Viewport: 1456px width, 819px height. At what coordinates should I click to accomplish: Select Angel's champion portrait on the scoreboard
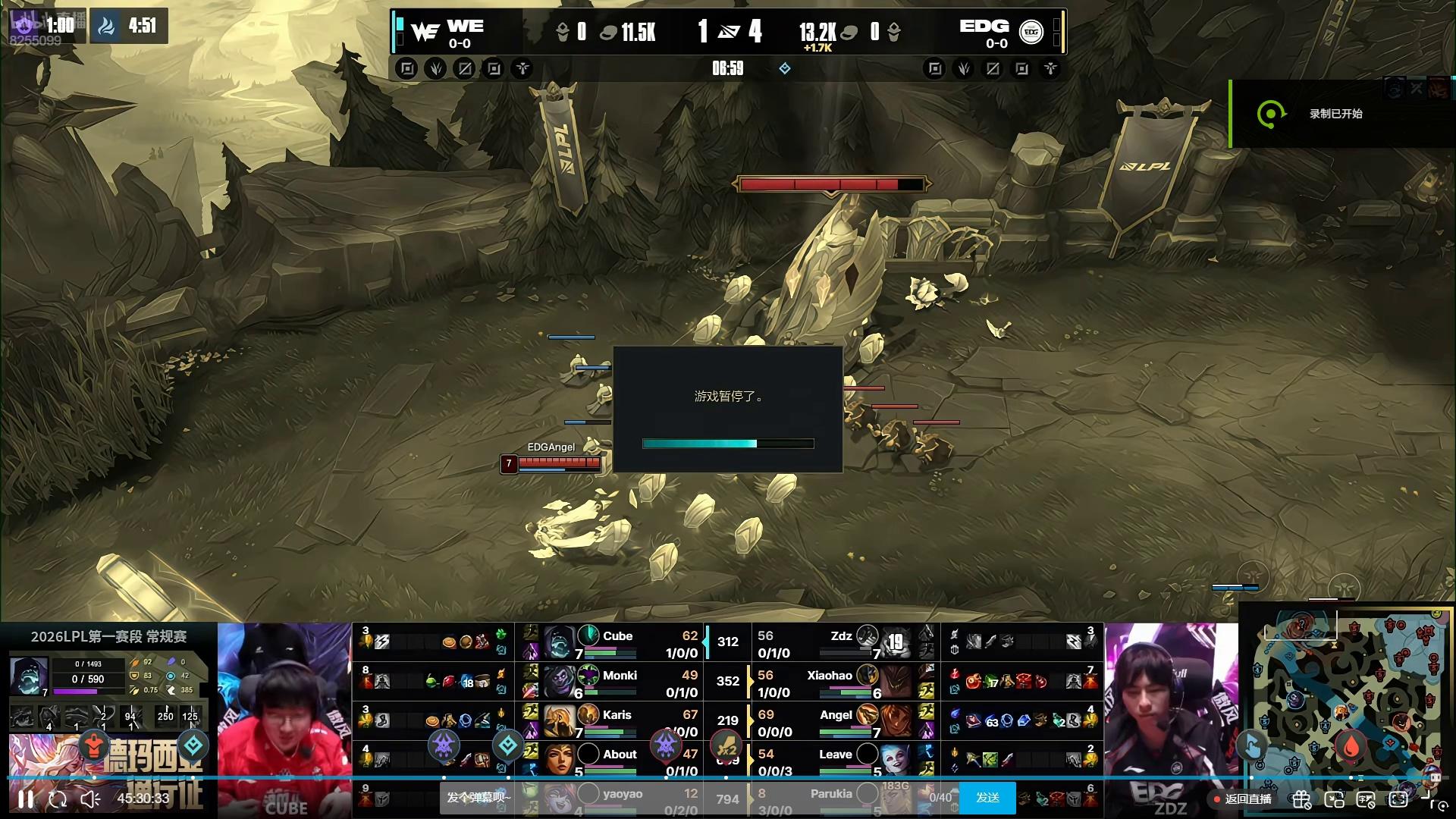click(x=896, y=721)
